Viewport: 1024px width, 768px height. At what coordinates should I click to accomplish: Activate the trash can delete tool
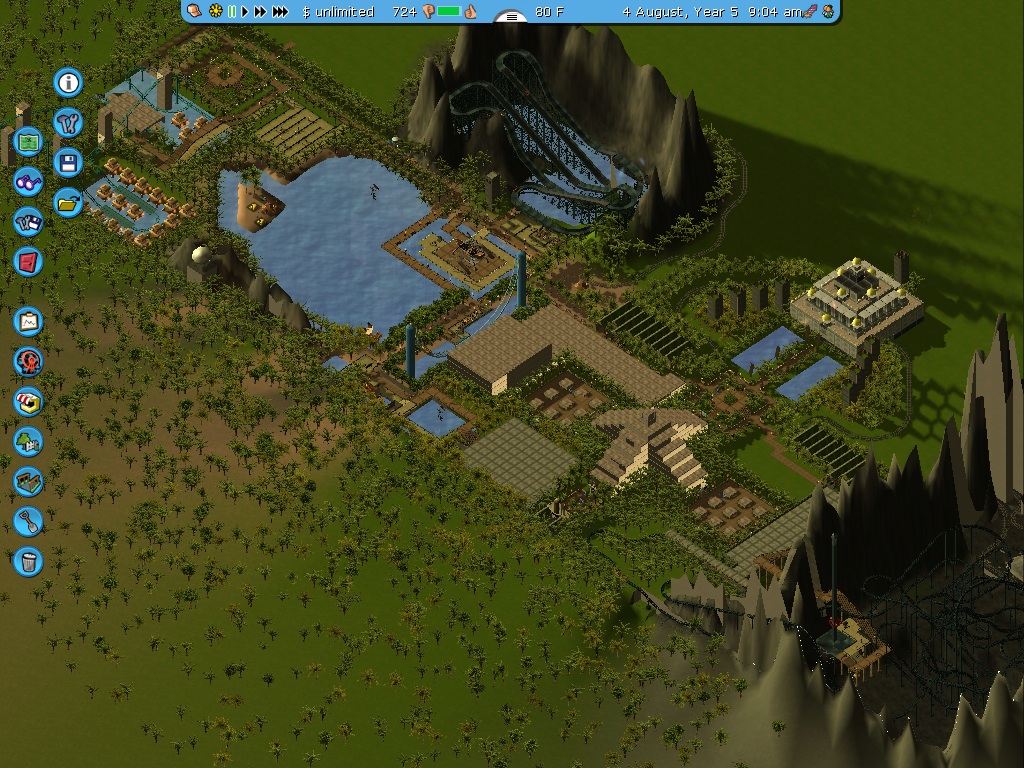click(x=29, y=561)
